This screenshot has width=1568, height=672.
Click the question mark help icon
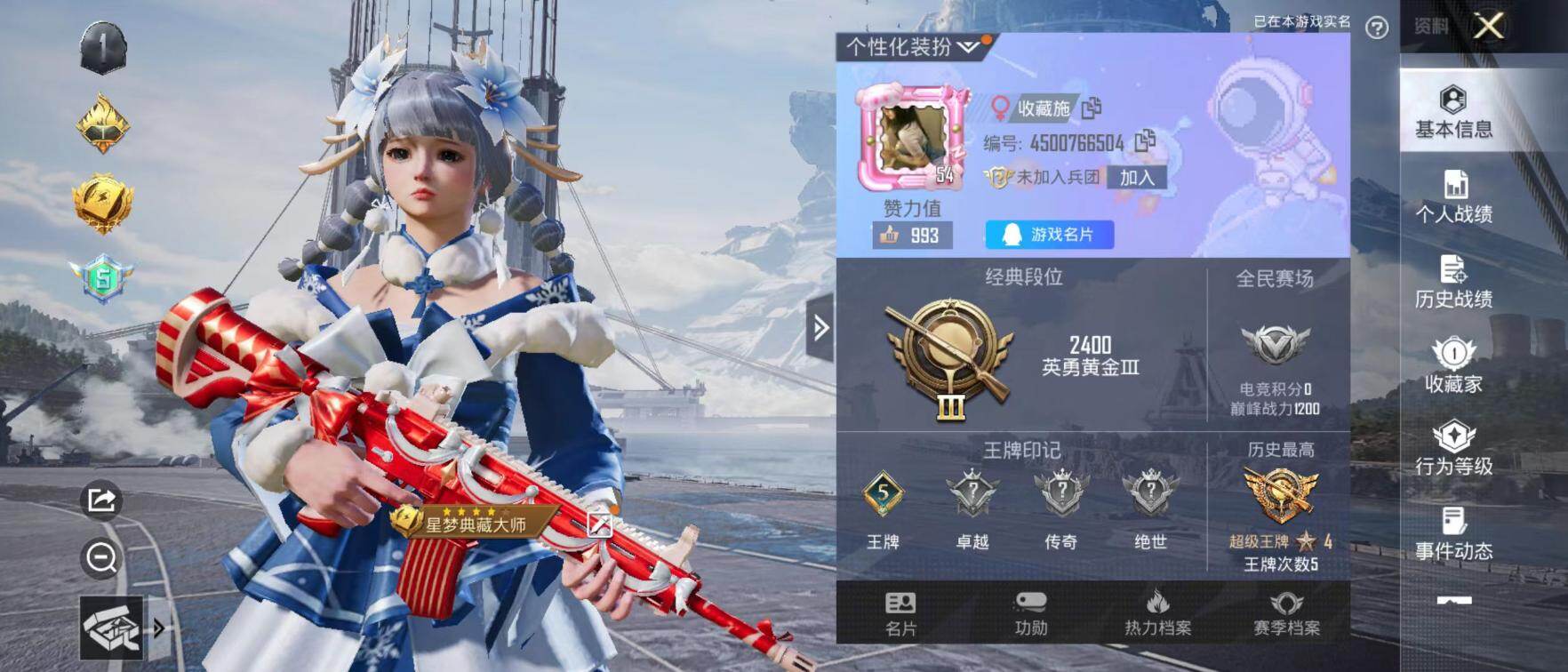tap(1377, 28)
